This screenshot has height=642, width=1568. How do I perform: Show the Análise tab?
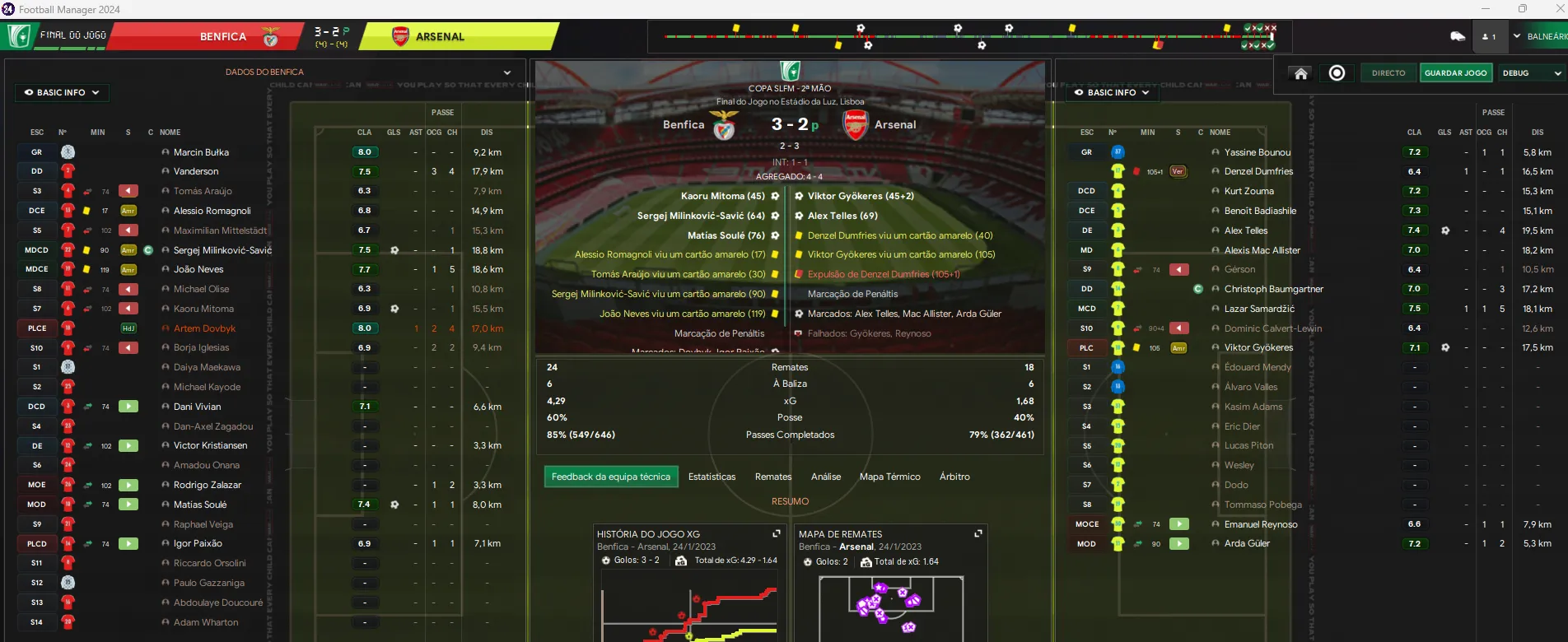[x=825, y=477]
